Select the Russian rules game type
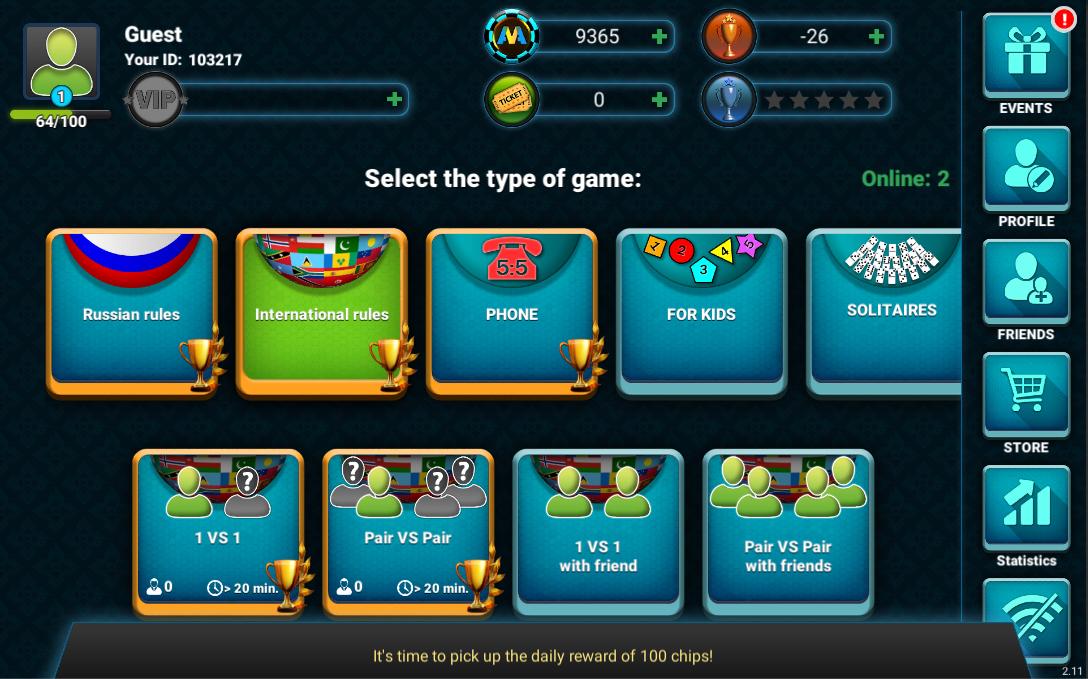This screenshot has width=1088, height=679. (131, 313)
